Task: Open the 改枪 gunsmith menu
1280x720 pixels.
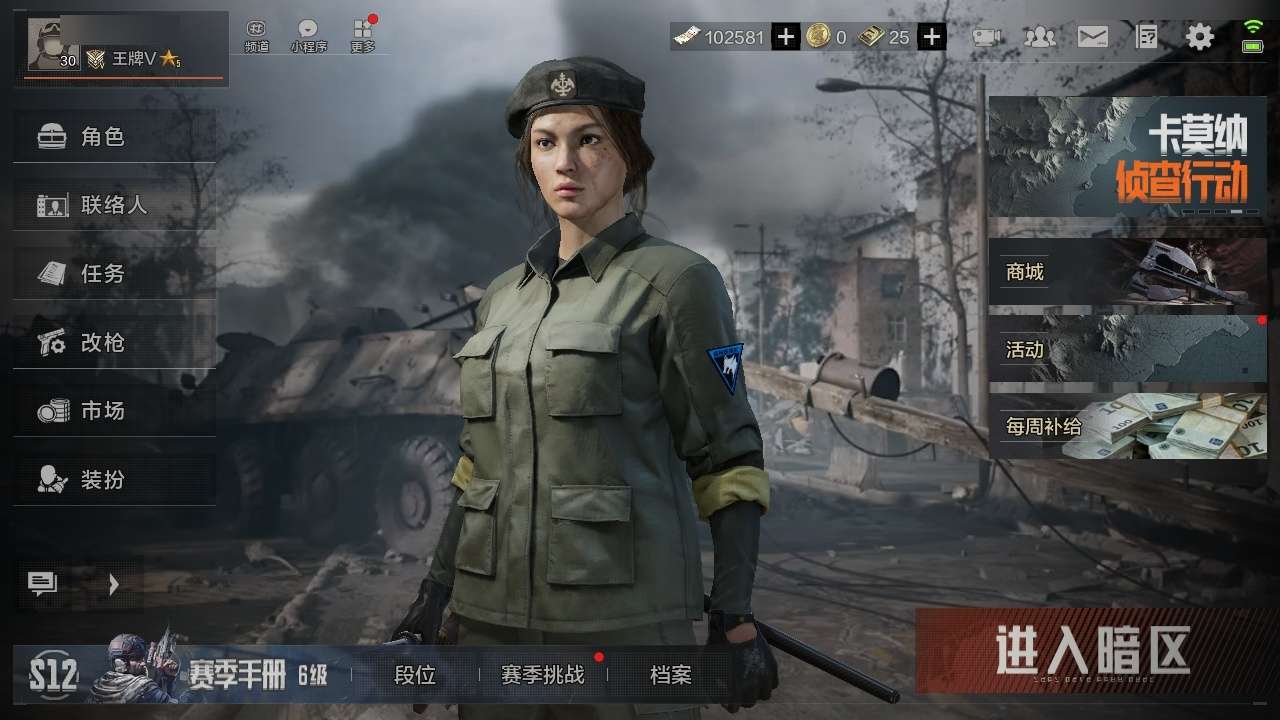Action: (x=114, y=342)
